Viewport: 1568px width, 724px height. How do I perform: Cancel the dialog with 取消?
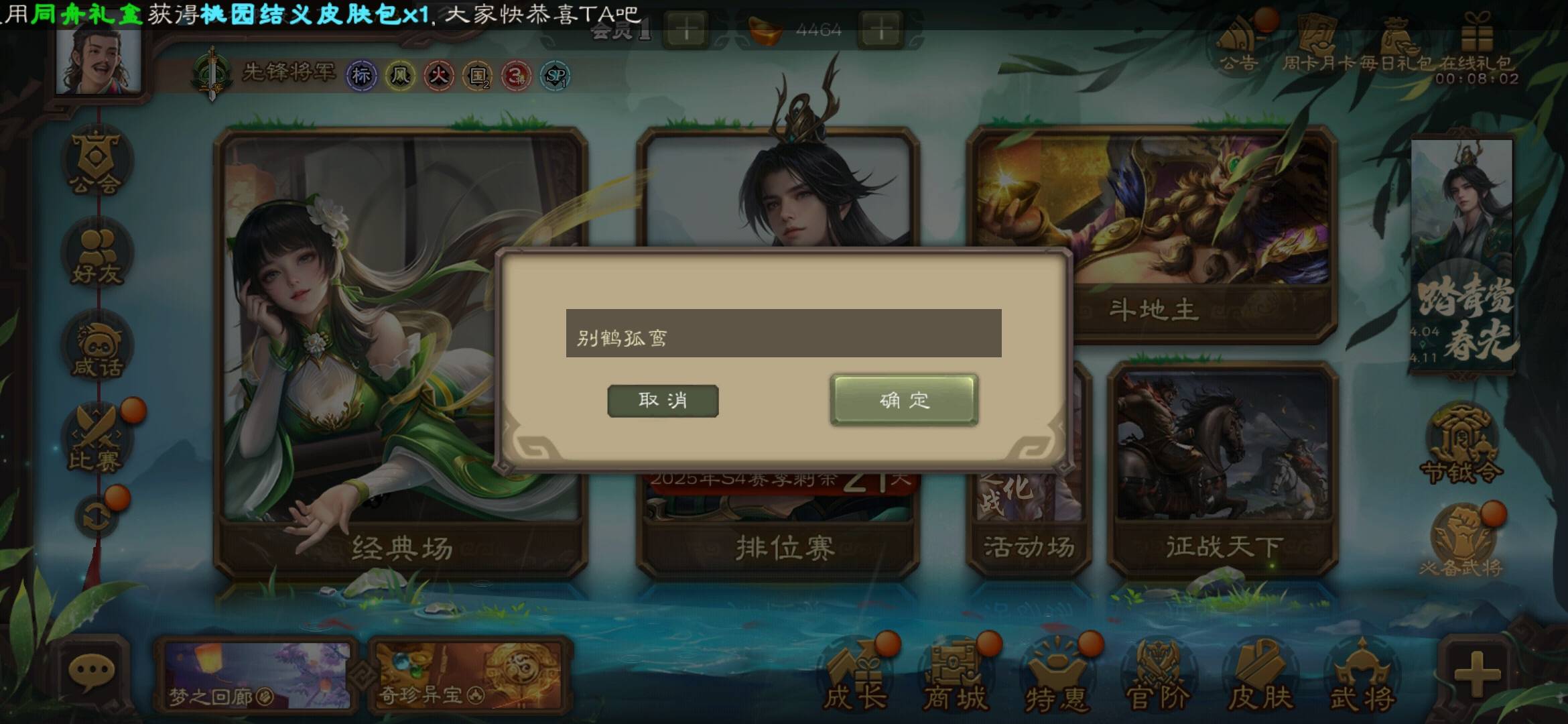(663, 400)
